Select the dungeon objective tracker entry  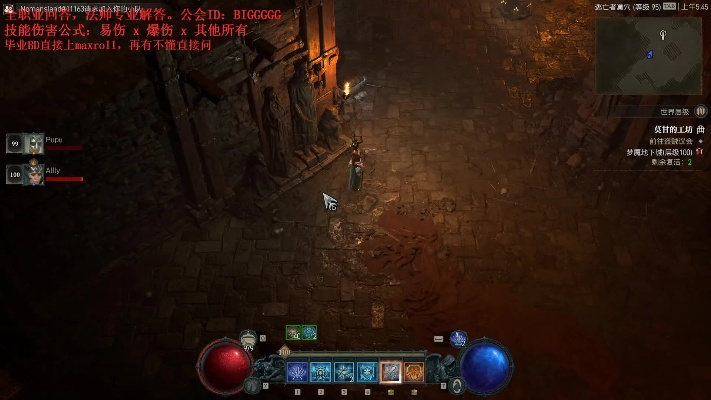pos(664,130)
